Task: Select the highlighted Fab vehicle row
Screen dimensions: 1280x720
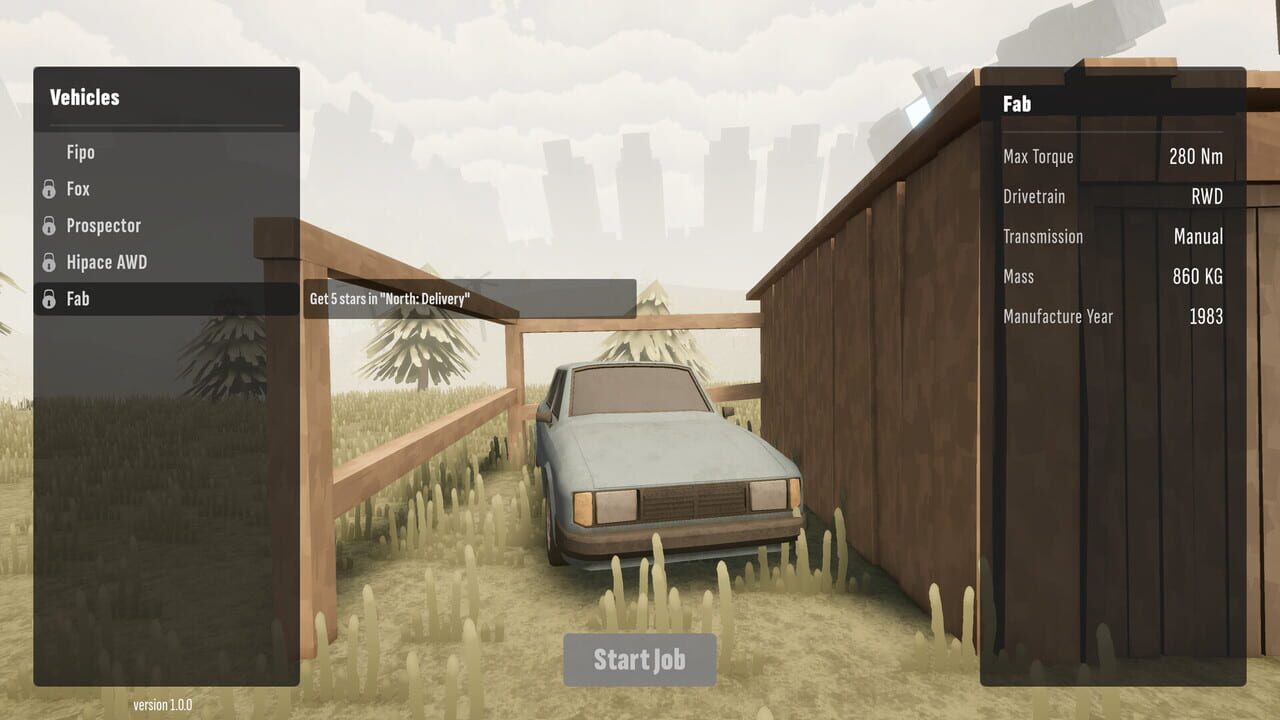Action: (x=78, y=298)
